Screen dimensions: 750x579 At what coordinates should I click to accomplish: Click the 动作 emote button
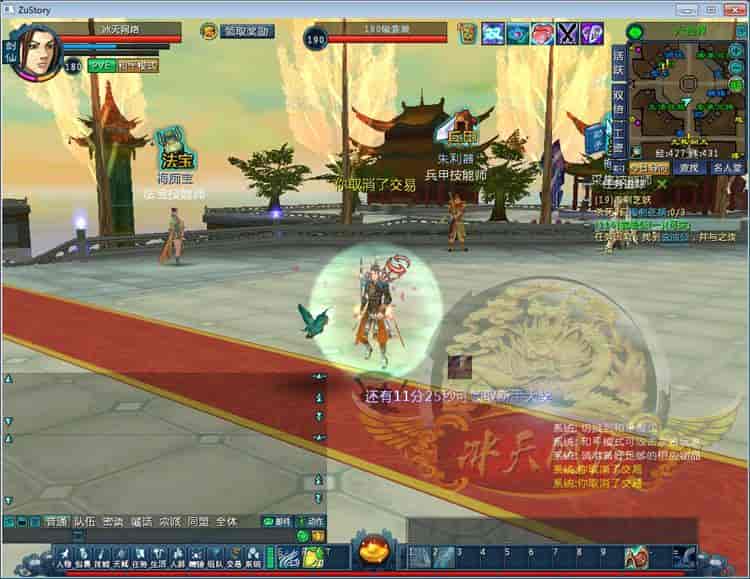pyautogui.click(x=313, y=522)
